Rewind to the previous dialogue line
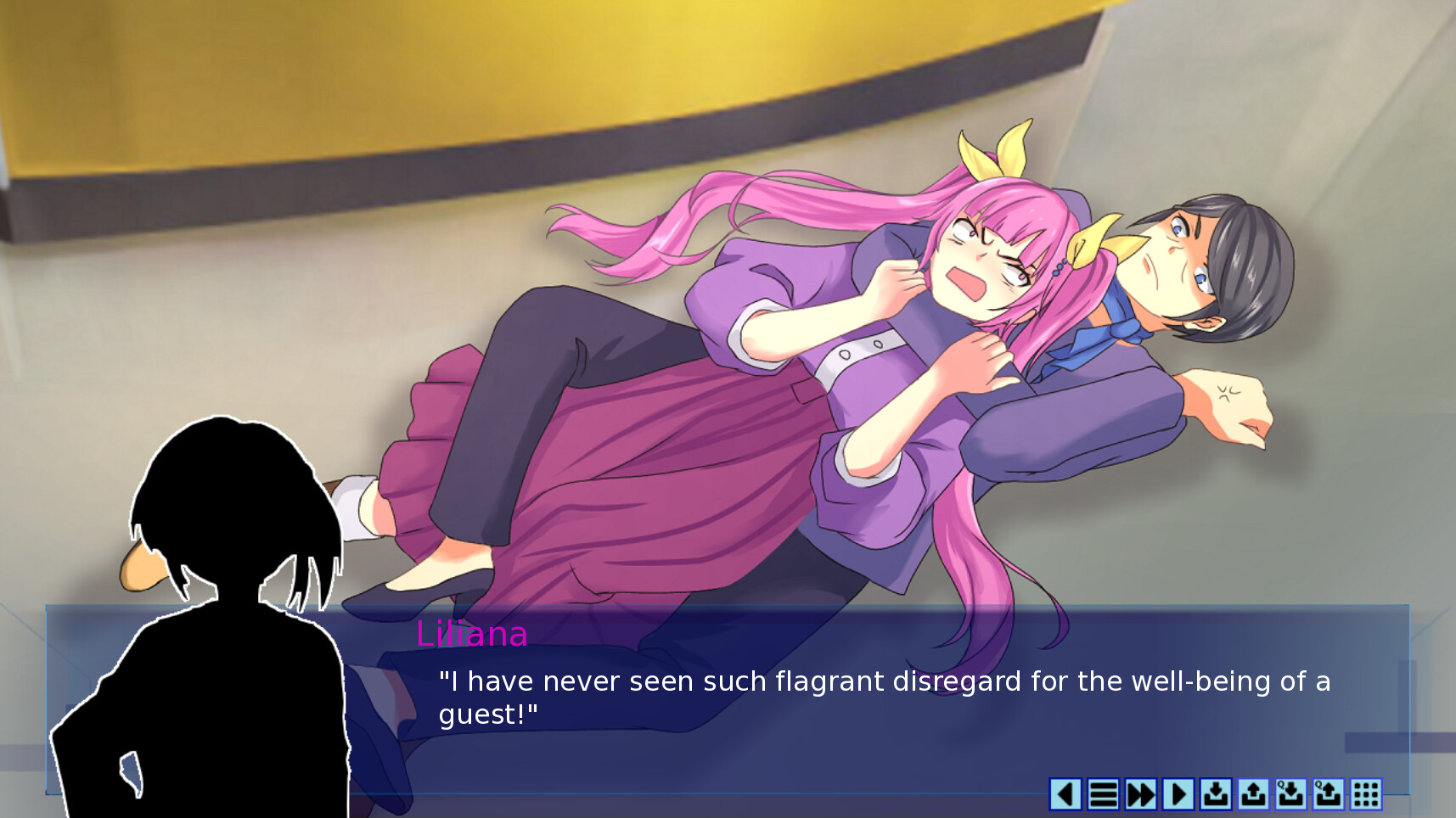This screenshot has width=1456, height=818. [x=1065, y=796]
